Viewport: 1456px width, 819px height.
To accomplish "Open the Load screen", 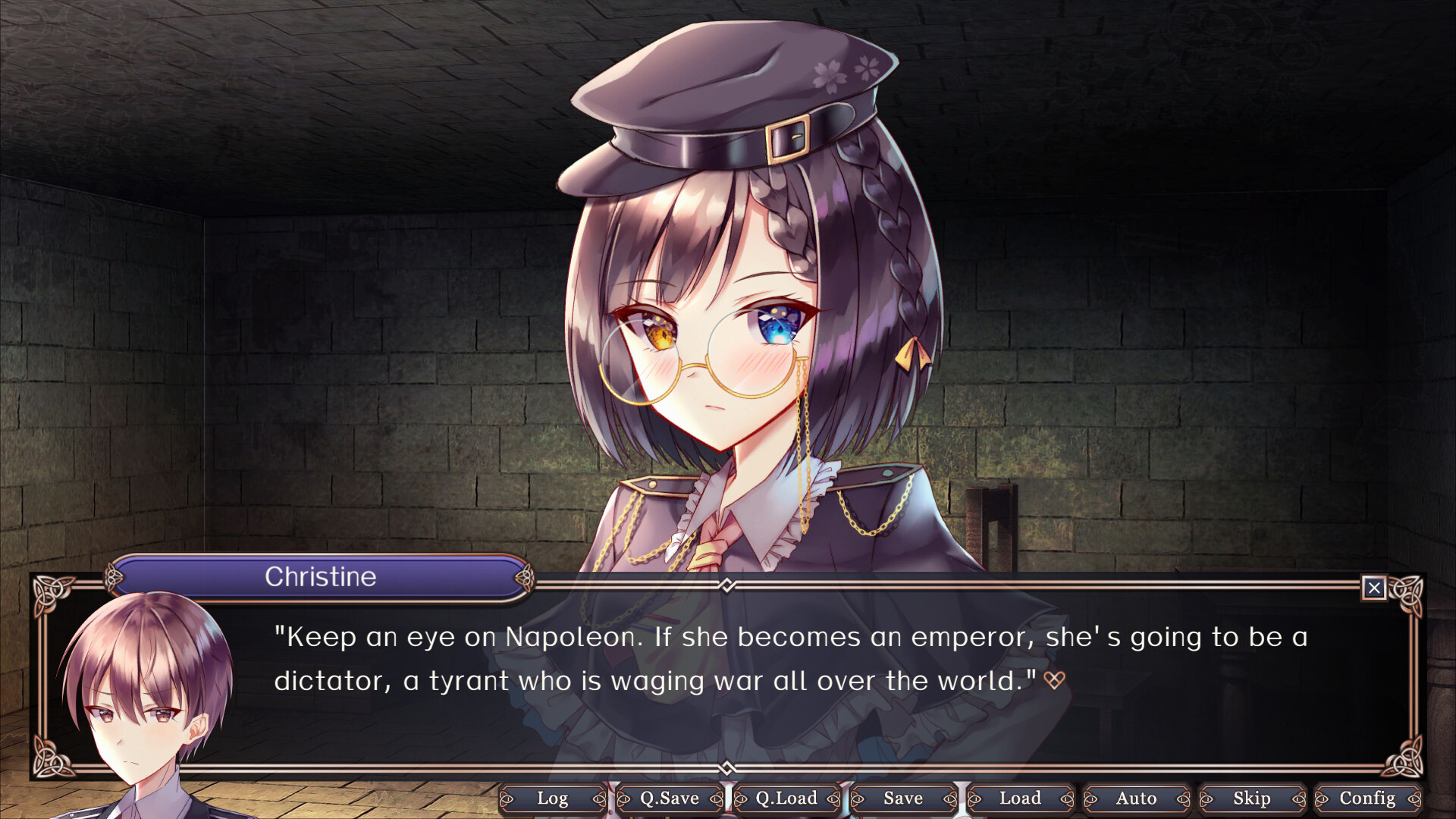I will [1019, 799].
